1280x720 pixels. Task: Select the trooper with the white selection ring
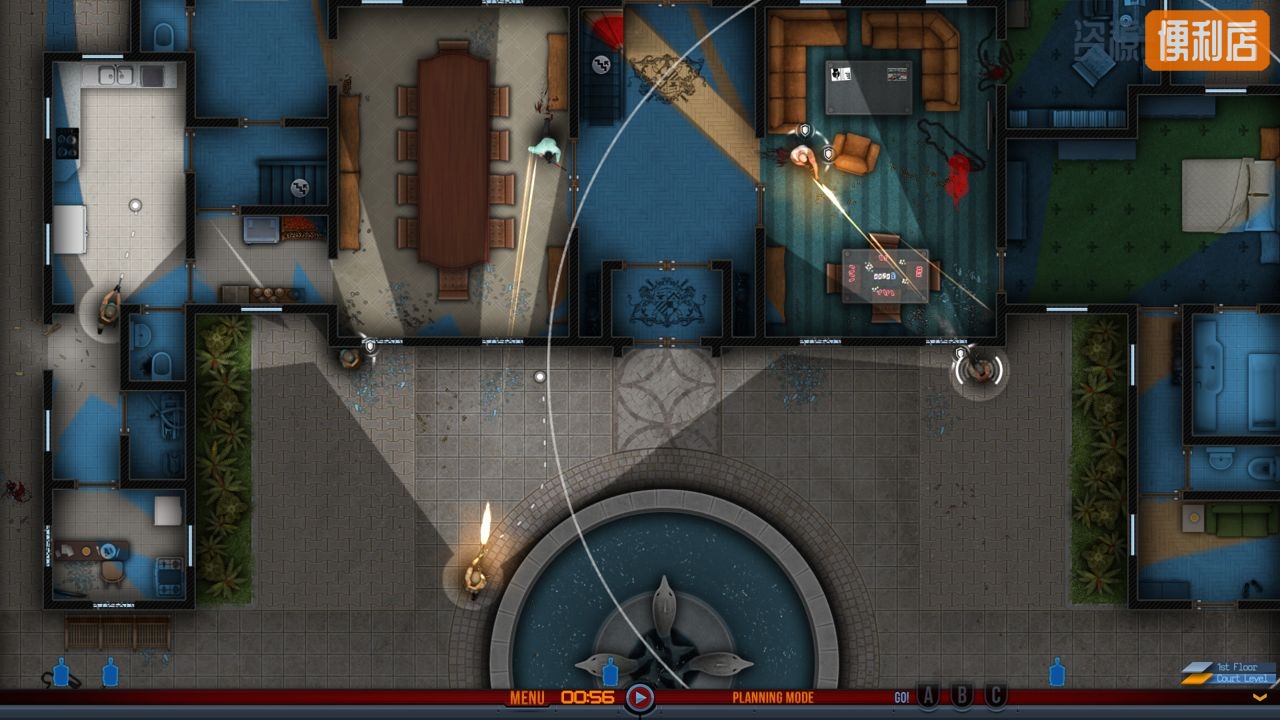click(978, 371)
